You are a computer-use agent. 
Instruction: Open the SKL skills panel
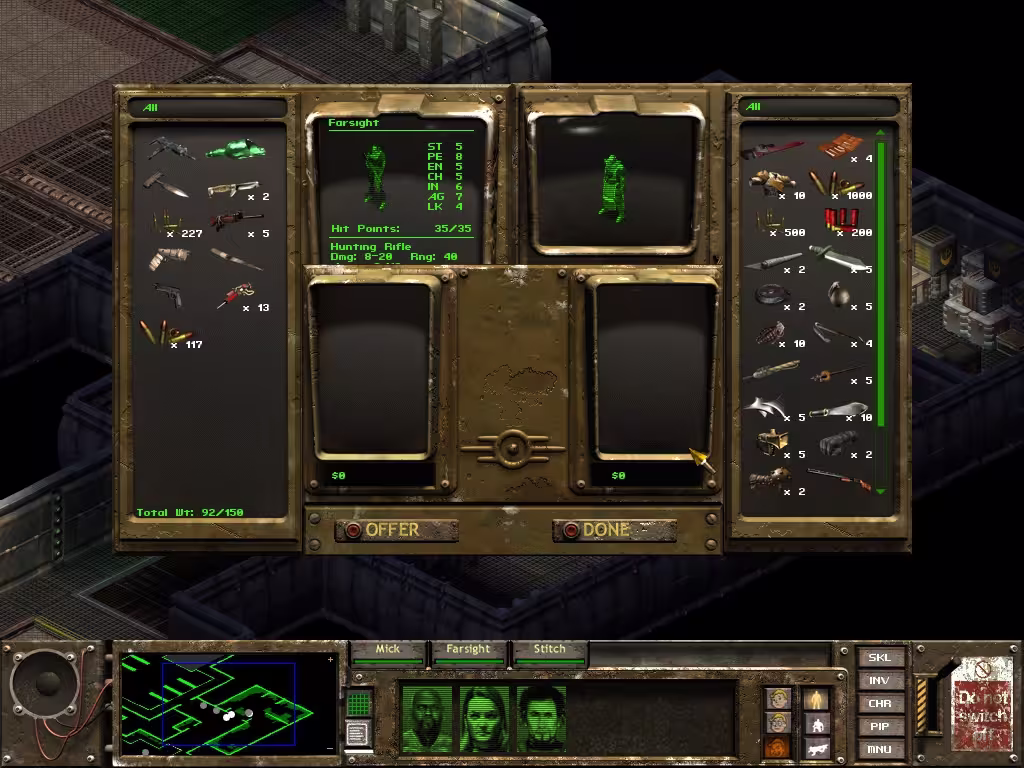point(879,658)
